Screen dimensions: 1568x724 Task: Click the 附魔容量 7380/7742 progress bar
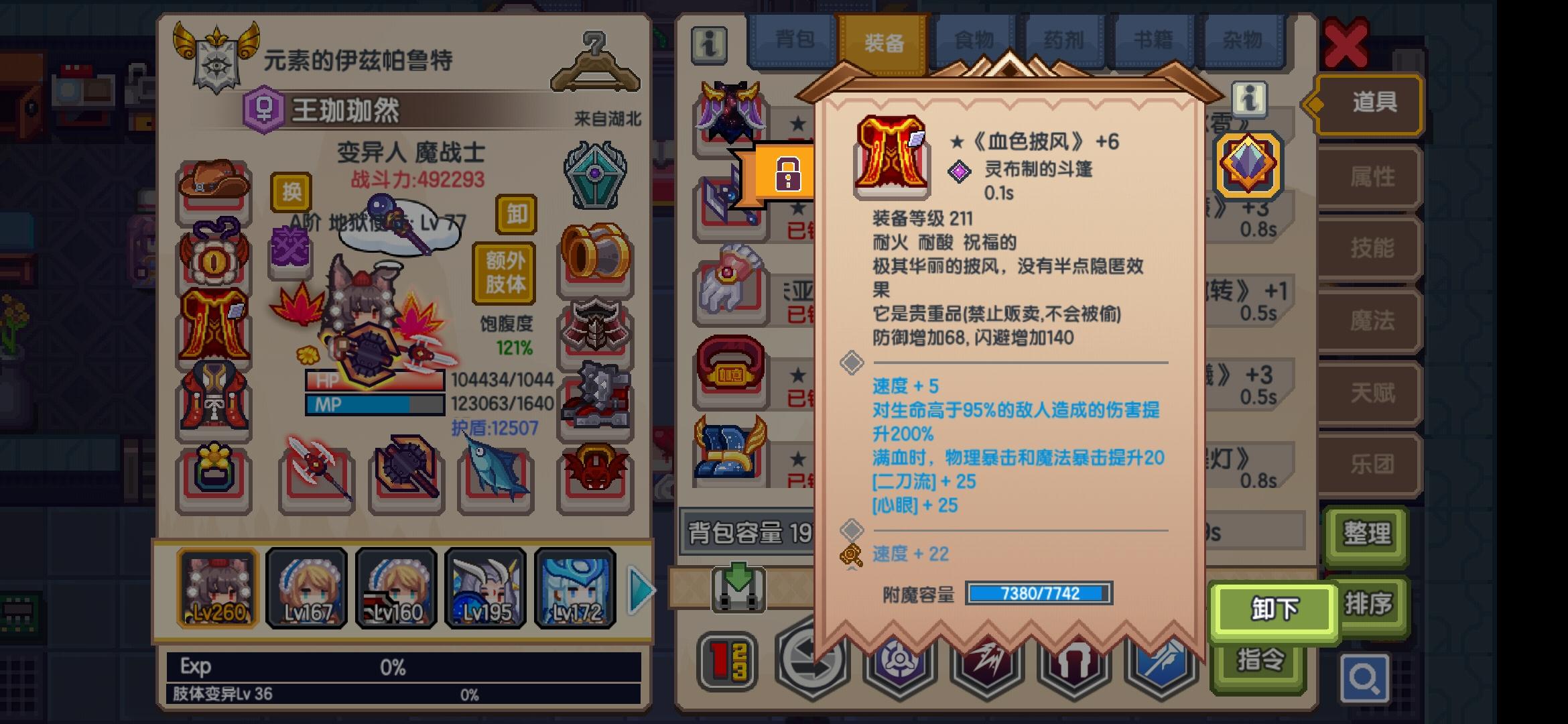tap(1037, 594)
